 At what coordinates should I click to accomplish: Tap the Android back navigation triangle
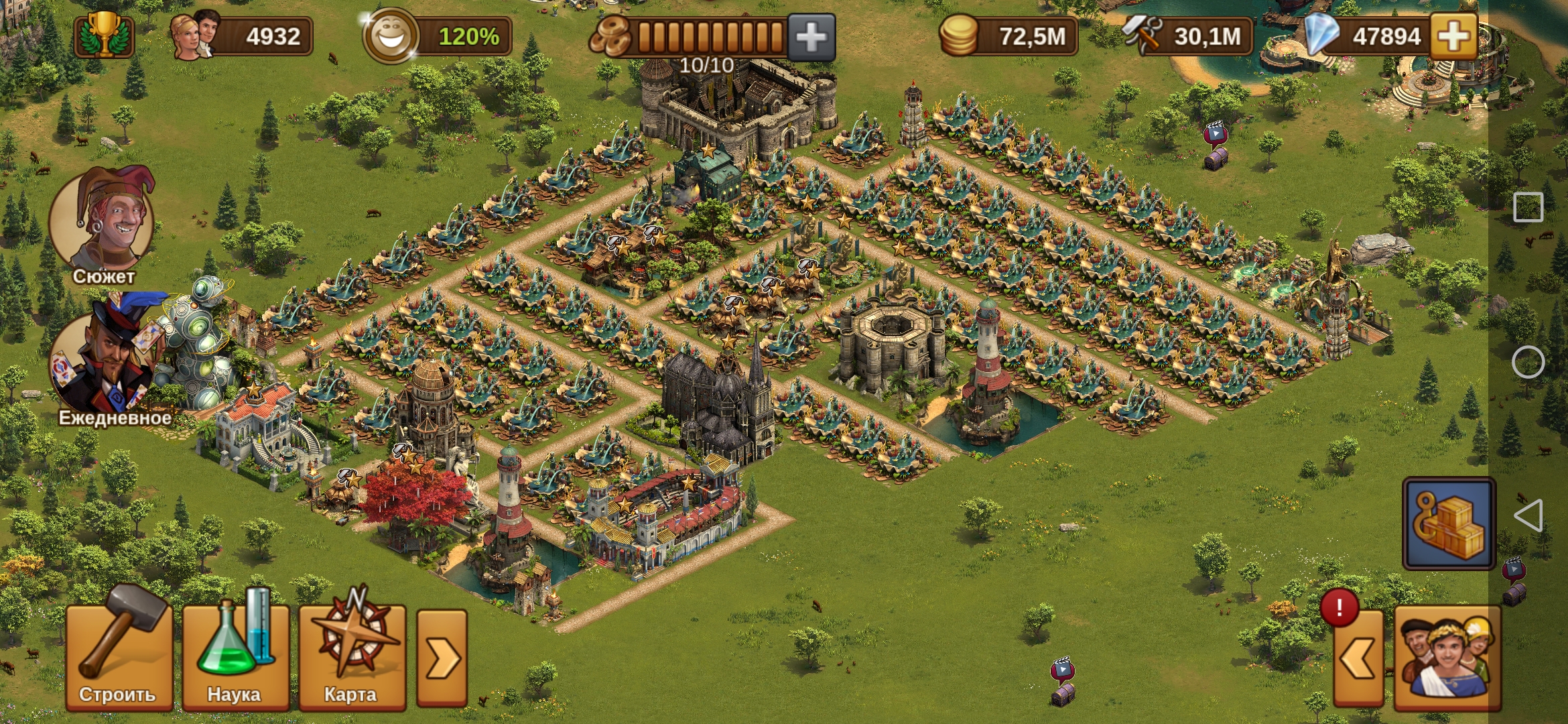click(x=1528, y=516)
